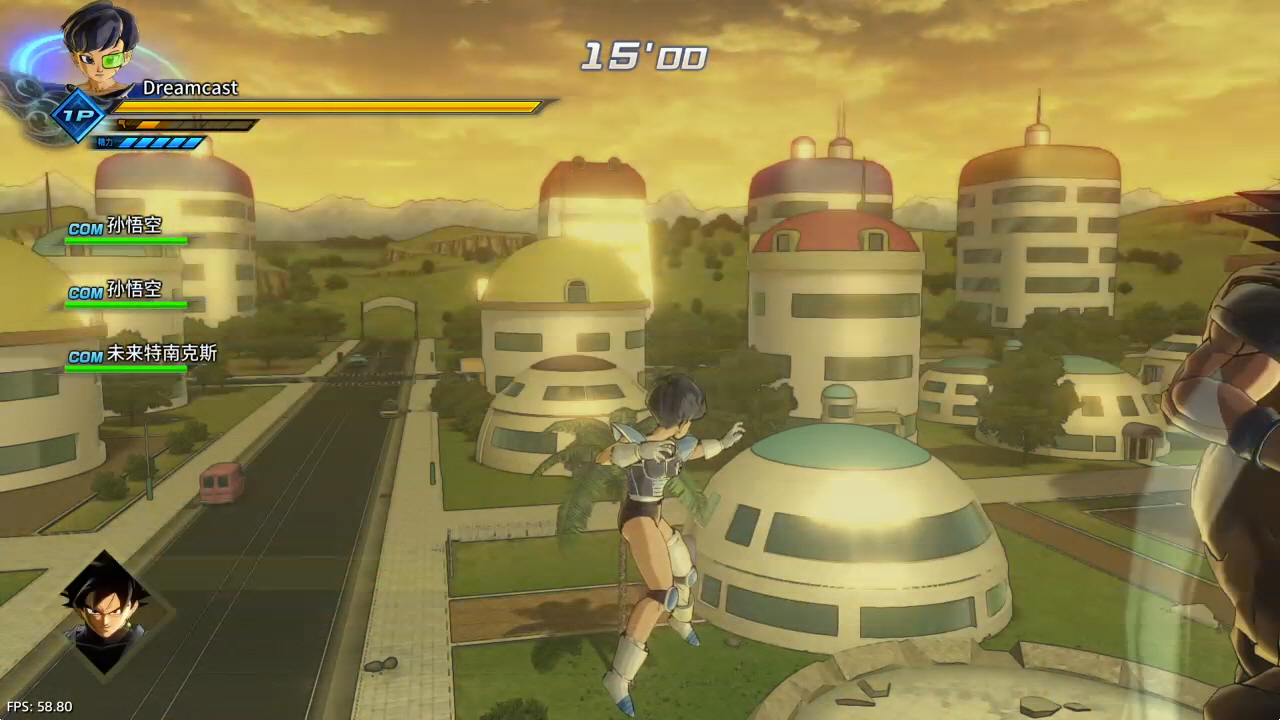Image resolution: width=1280 pixels, height=720 pixels.
Task: Click the blue 1P player badge
Action: click(x=78, y=115)
